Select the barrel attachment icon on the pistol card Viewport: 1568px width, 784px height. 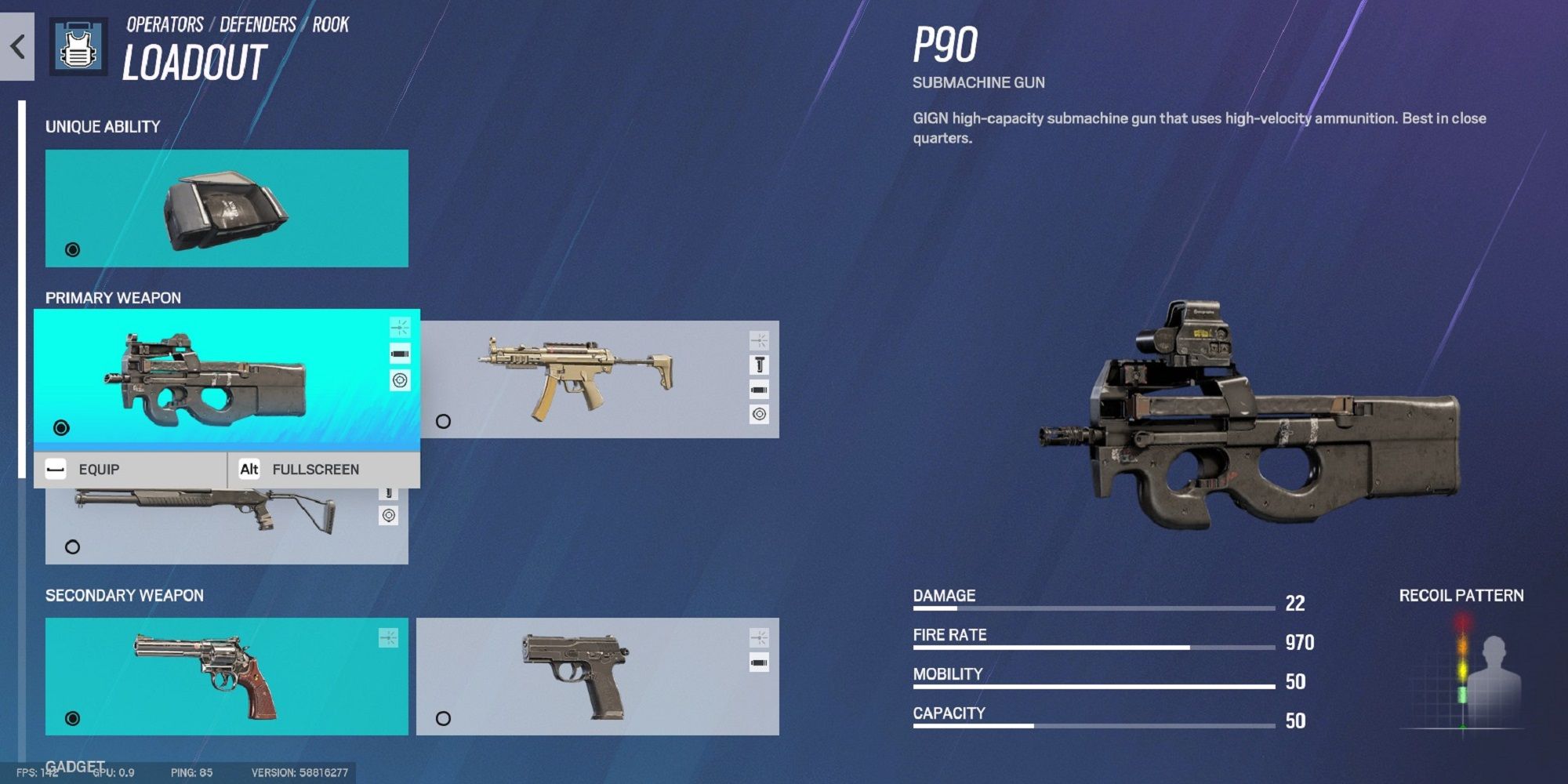pyautogui.click(x=758, y=662)
